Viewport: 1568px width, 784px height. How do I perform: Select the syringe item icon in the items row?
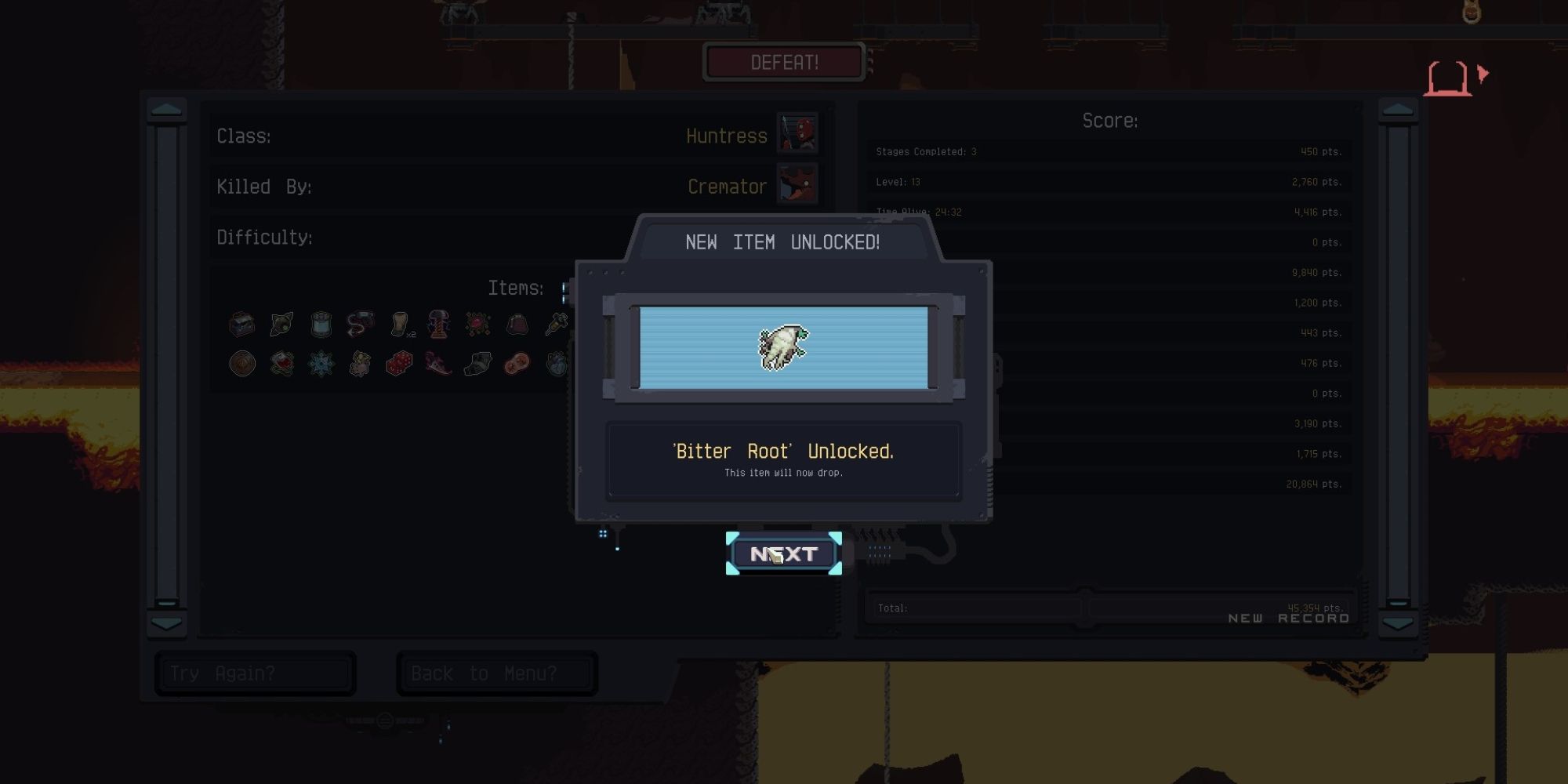click(557, 325)
